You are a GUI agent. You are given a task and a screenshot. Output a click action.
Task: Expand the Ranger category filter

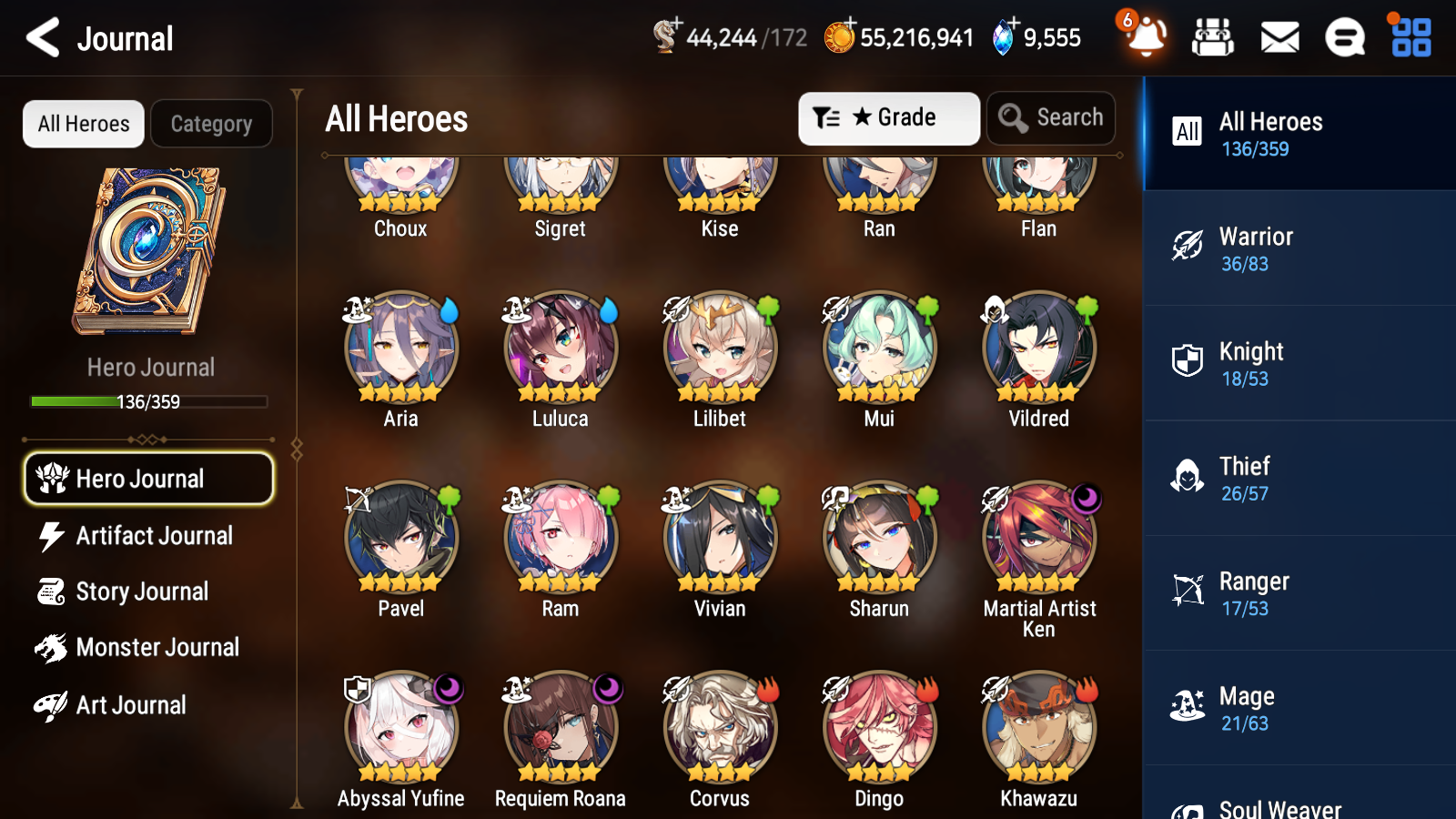1298,593
